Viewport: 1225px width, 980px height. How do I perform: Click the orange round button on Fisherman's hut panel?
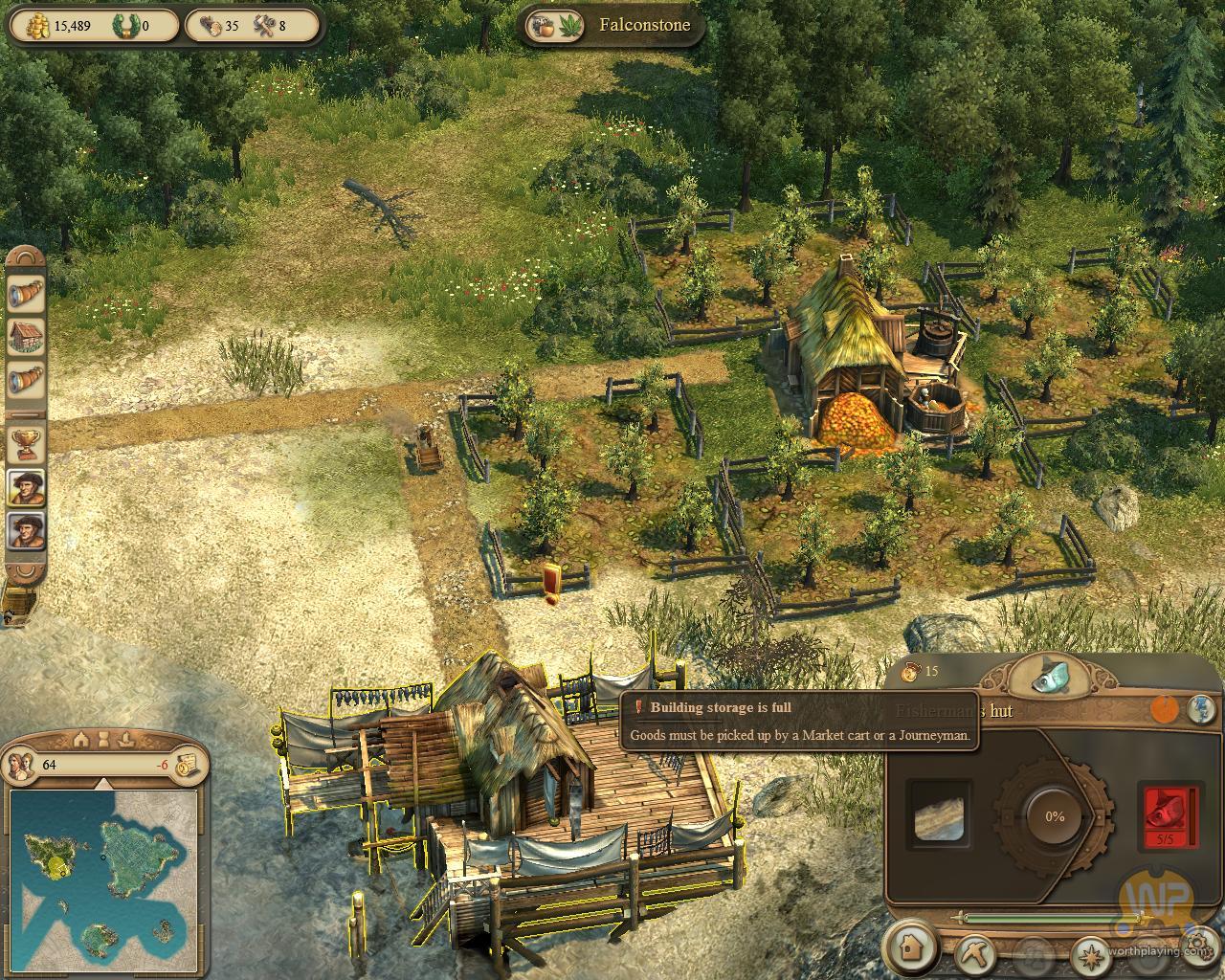click(1164, 709)
